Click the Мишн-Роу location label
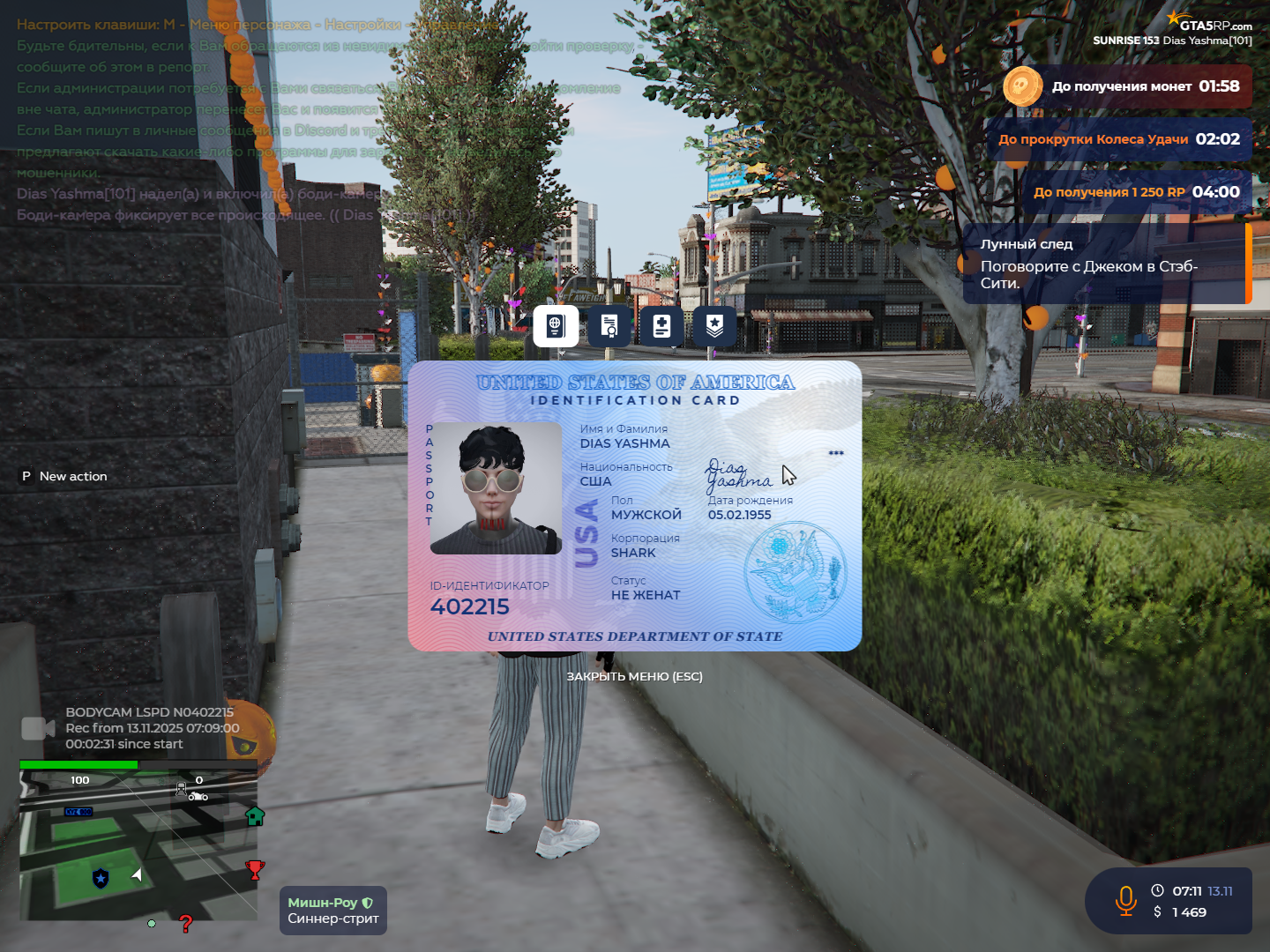The width and height of the screenshot is (1270, 952). click(x=332, y=911)
